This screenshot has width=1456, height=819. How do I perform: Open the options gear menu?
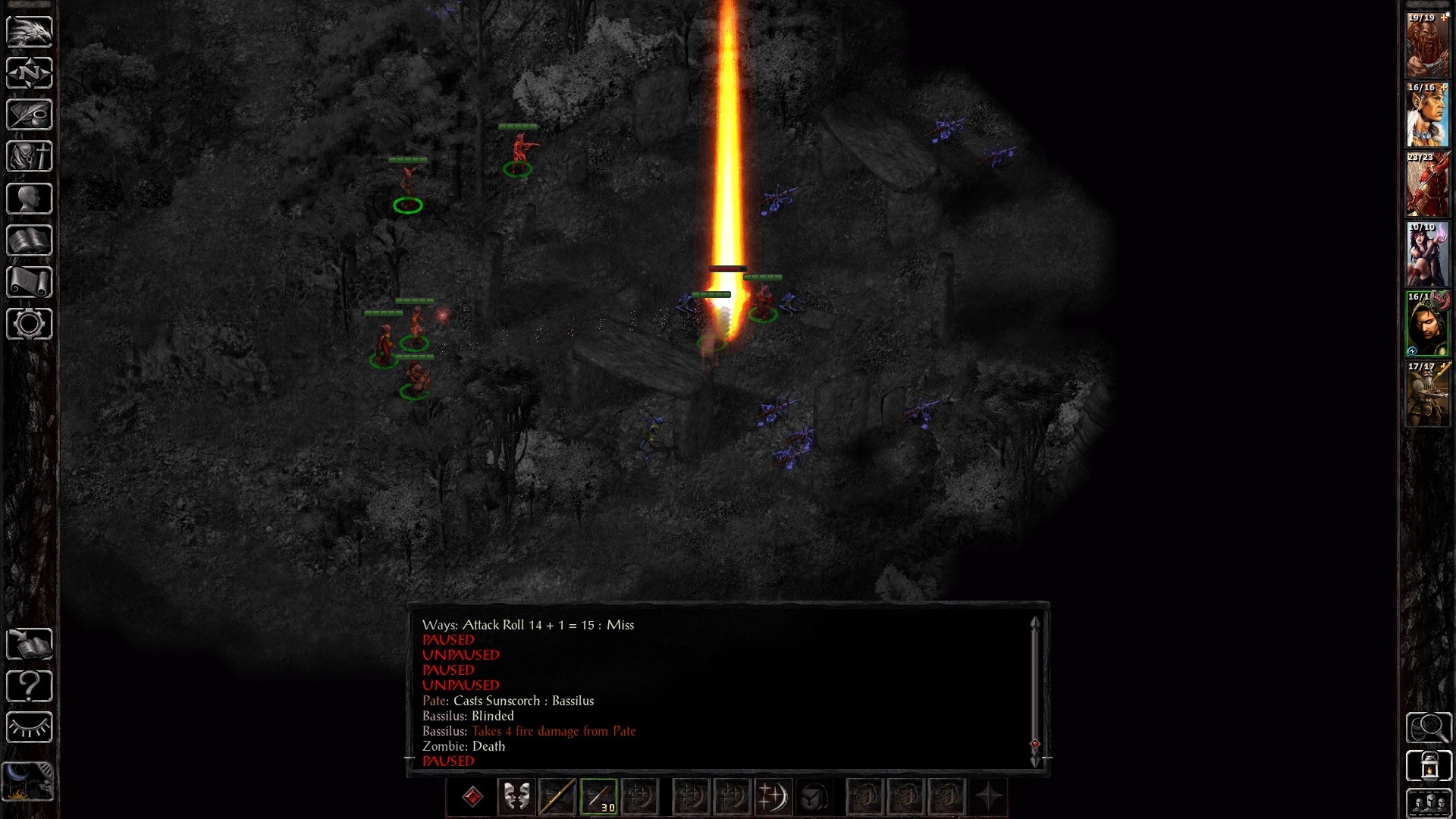pyautogui.click(x=30, y=324)
